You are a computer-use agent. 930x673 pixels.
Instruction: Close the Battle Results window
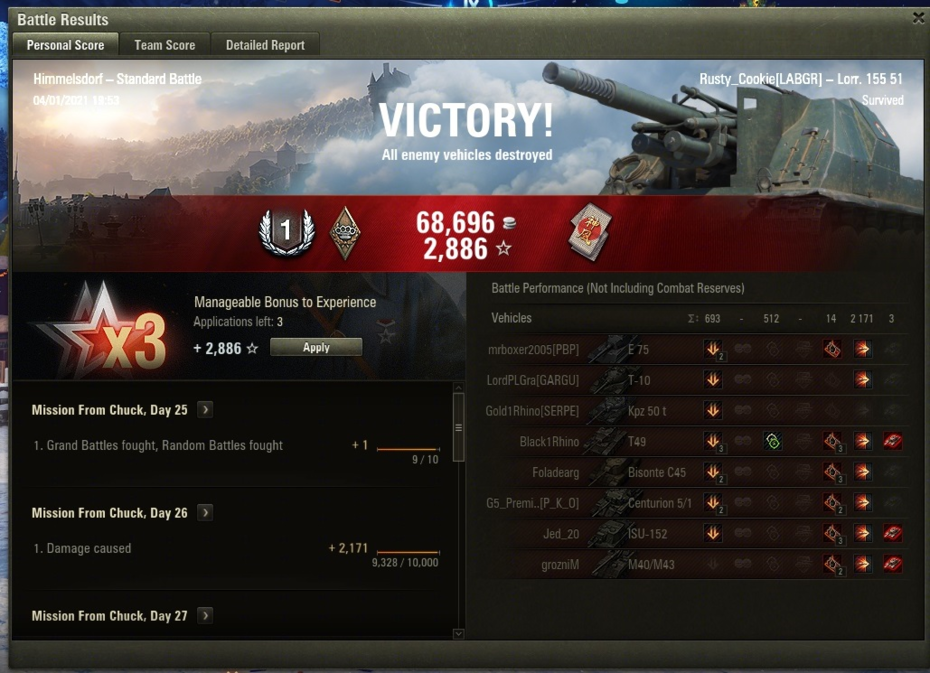[918, 18]
